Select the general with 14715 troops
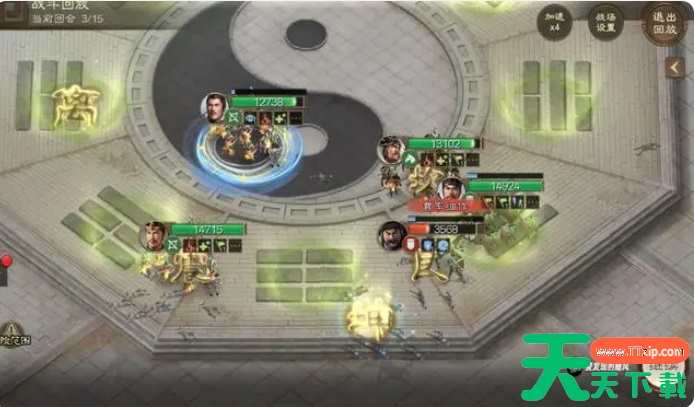This screenshot has height=407, width=694. (x=154, y=236)
